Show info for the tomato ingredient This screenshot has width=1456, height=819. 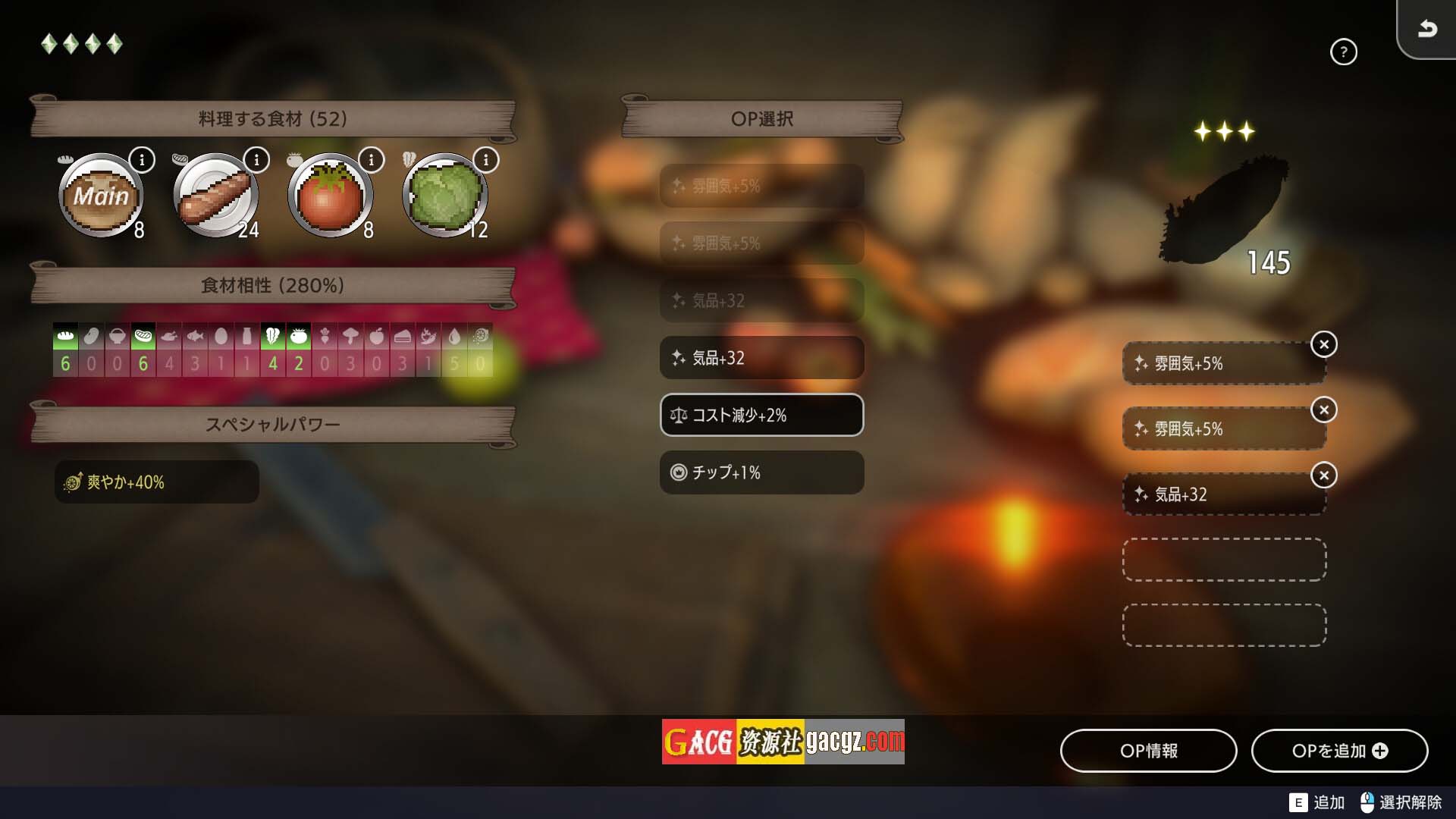click(x=371, y=160)
